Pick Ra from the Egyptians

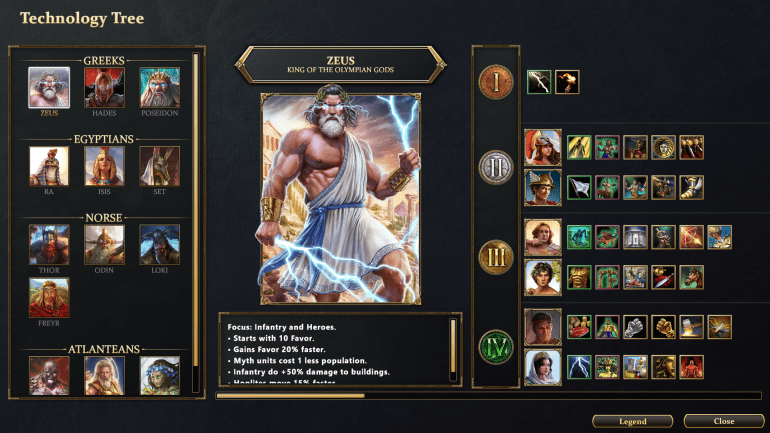click(x=49, y=166)
